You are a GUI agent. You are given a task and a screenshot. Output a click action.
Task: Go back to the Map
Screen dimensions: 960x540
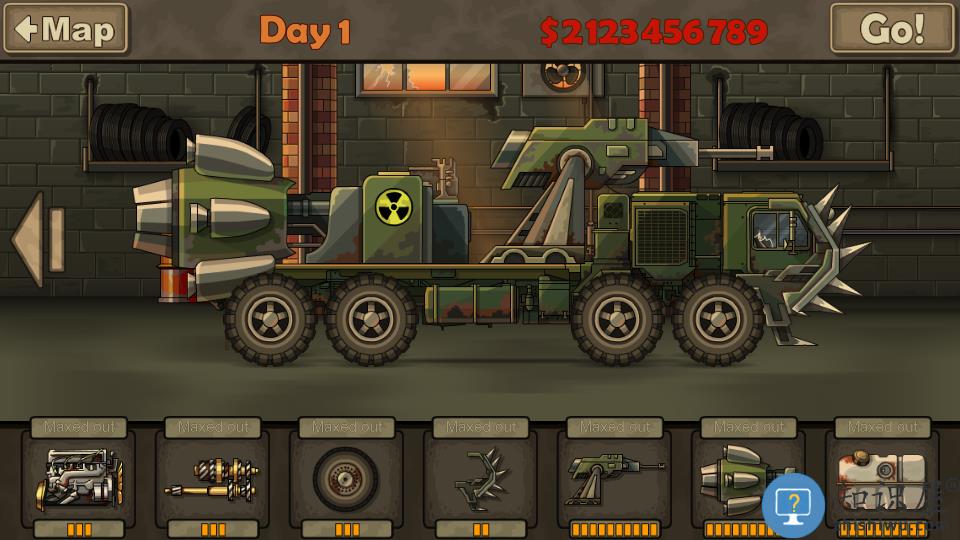[65, 28]
